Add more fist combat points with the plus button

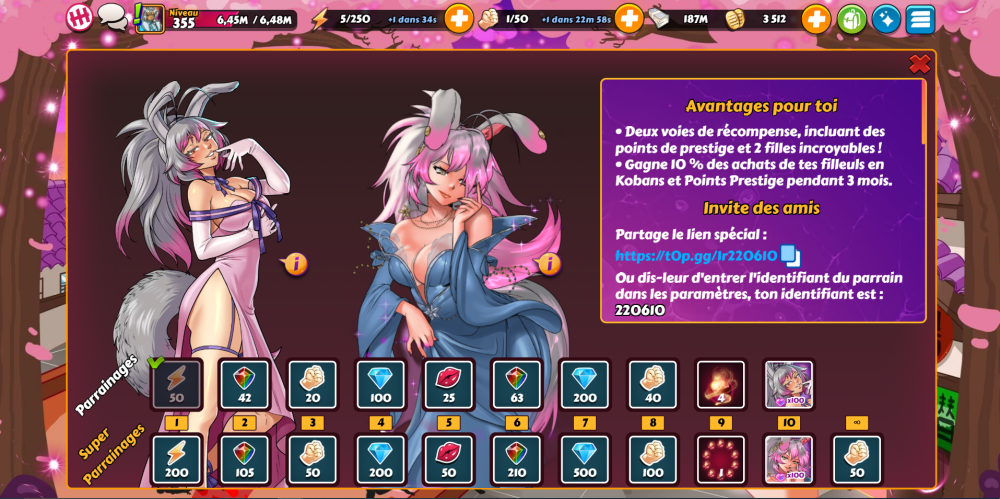pos(629,18)
